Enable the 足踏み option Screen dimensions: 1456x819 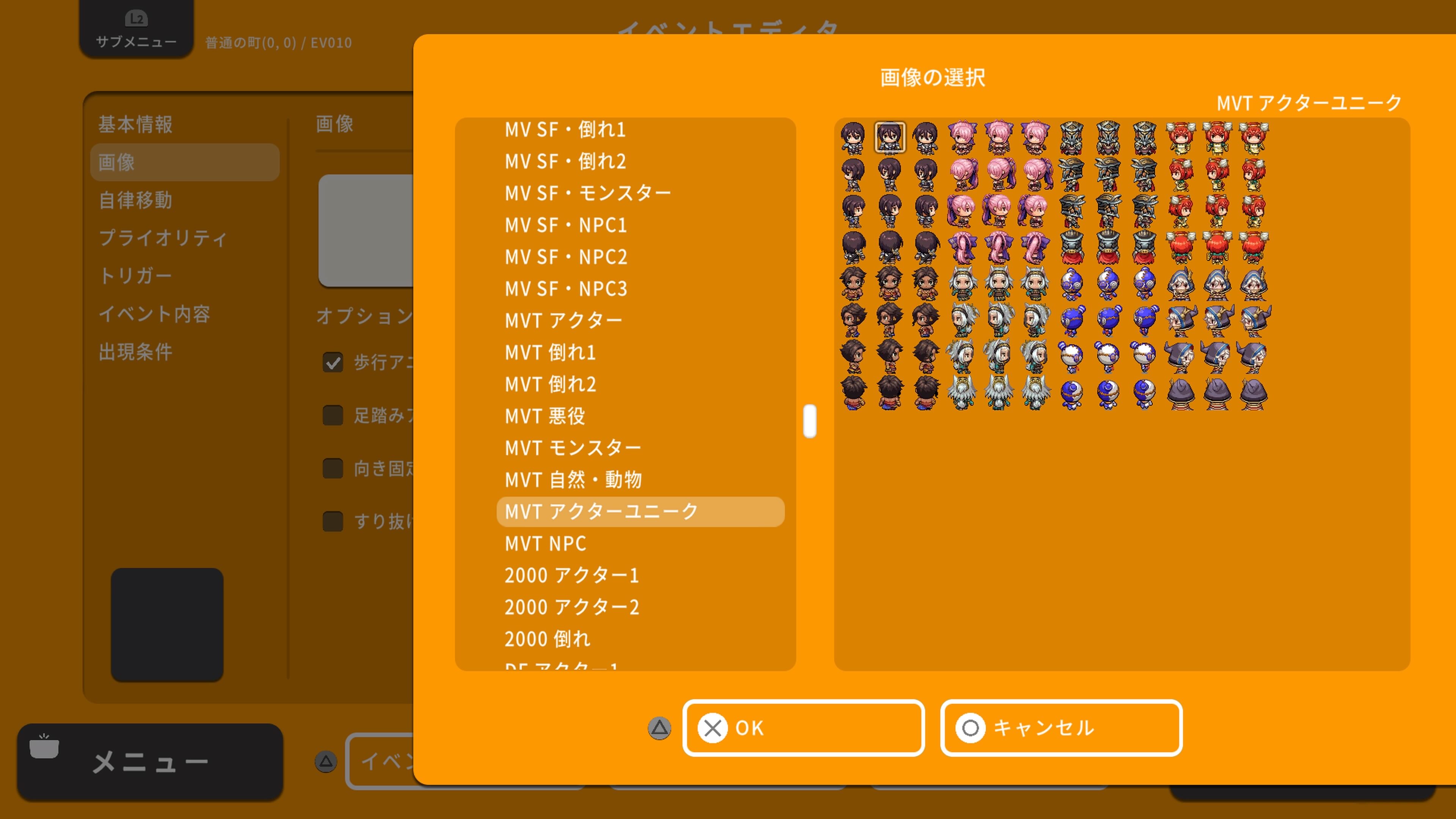point(333,416)
